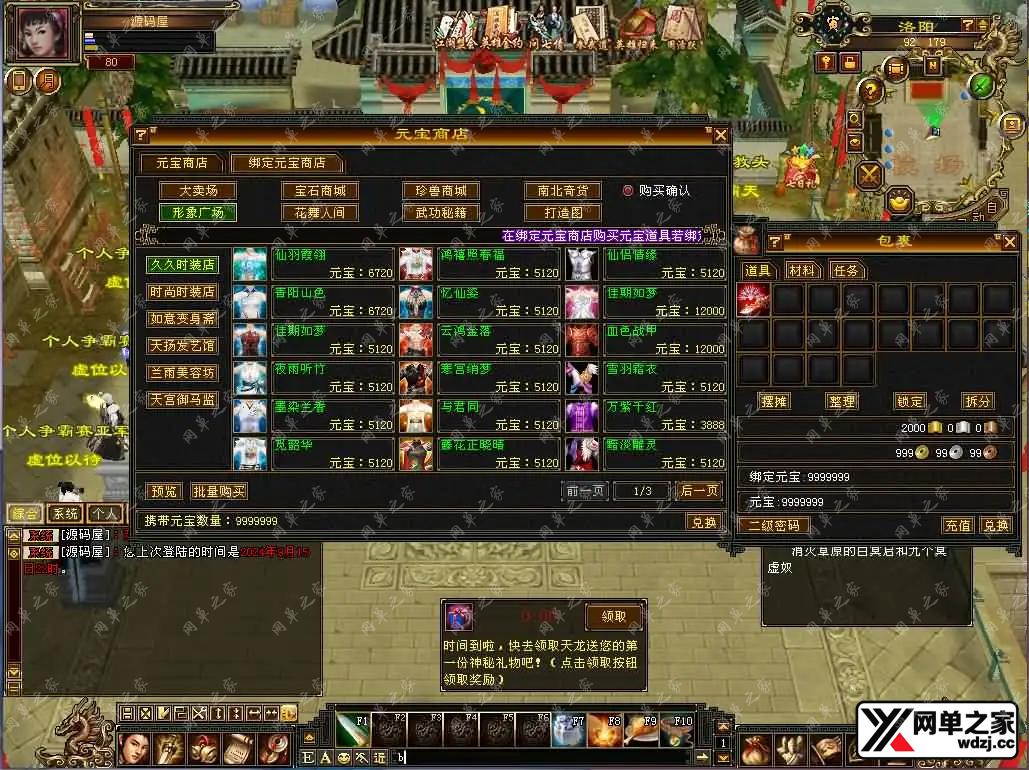Click the 预览 preview button
This screenshot has width=1029, height=770.
[x=163, y=492]
